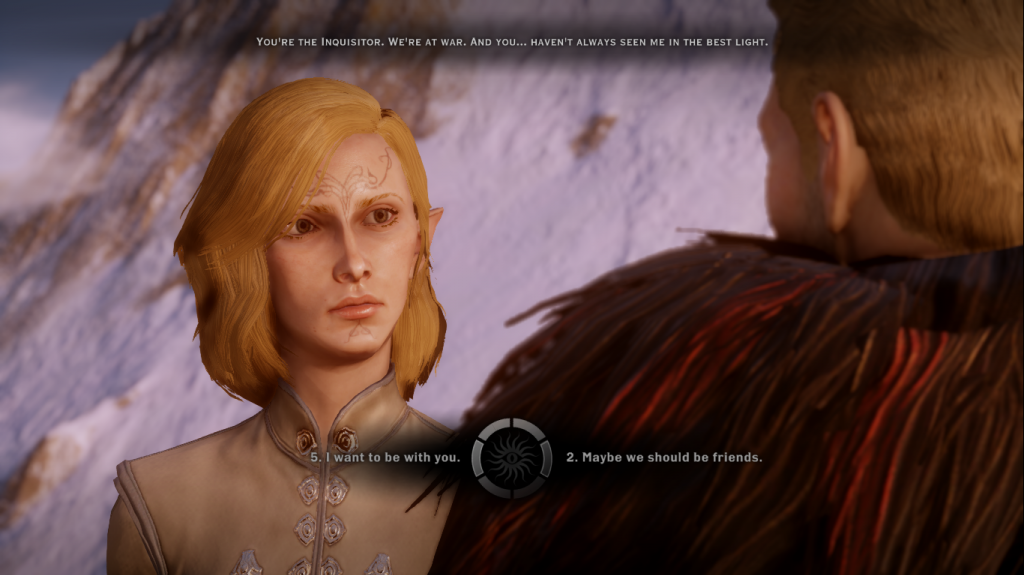The width and height of the screenshot is (1024, 575).
Task: Select "Maybe we should be friends." option
Action: [664, 458]
